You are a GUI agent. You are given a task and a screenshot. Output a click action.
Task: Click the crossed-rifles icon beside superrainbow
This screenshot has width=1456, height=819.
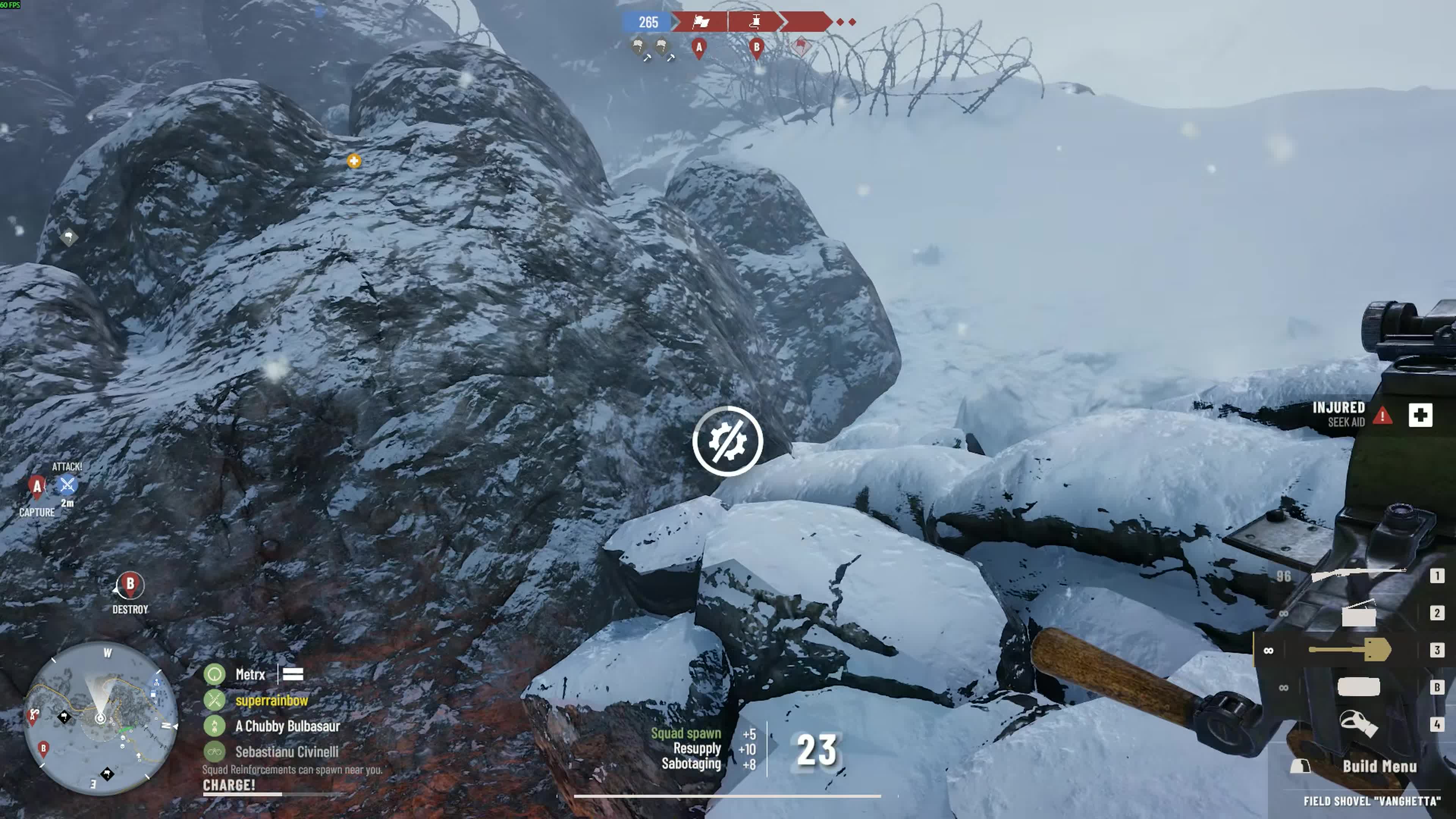[215, 701]
